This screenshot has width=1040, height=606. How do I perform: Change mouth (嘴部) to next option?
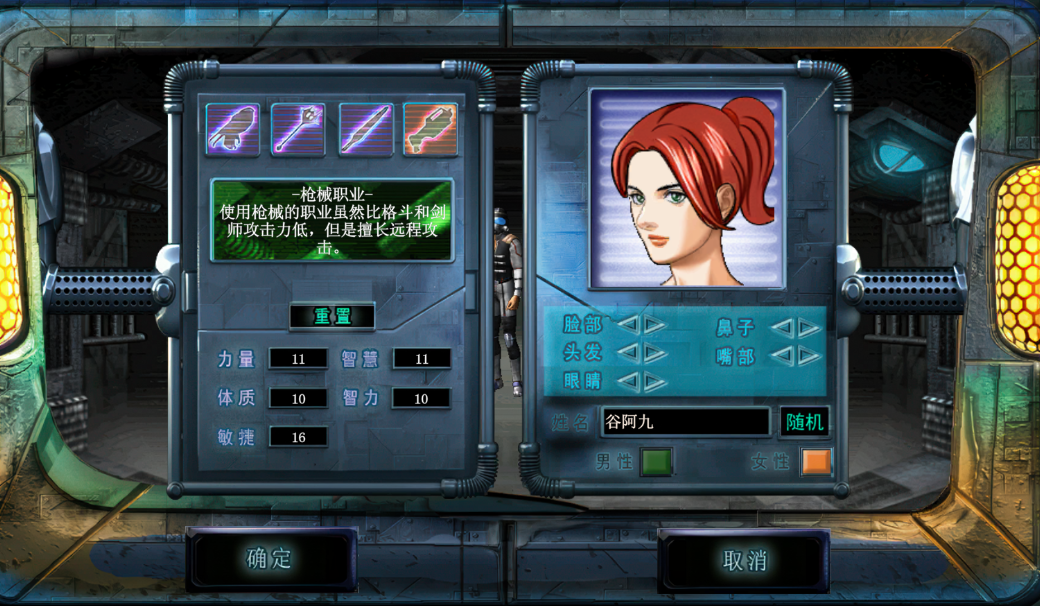[x=809, y=356]
